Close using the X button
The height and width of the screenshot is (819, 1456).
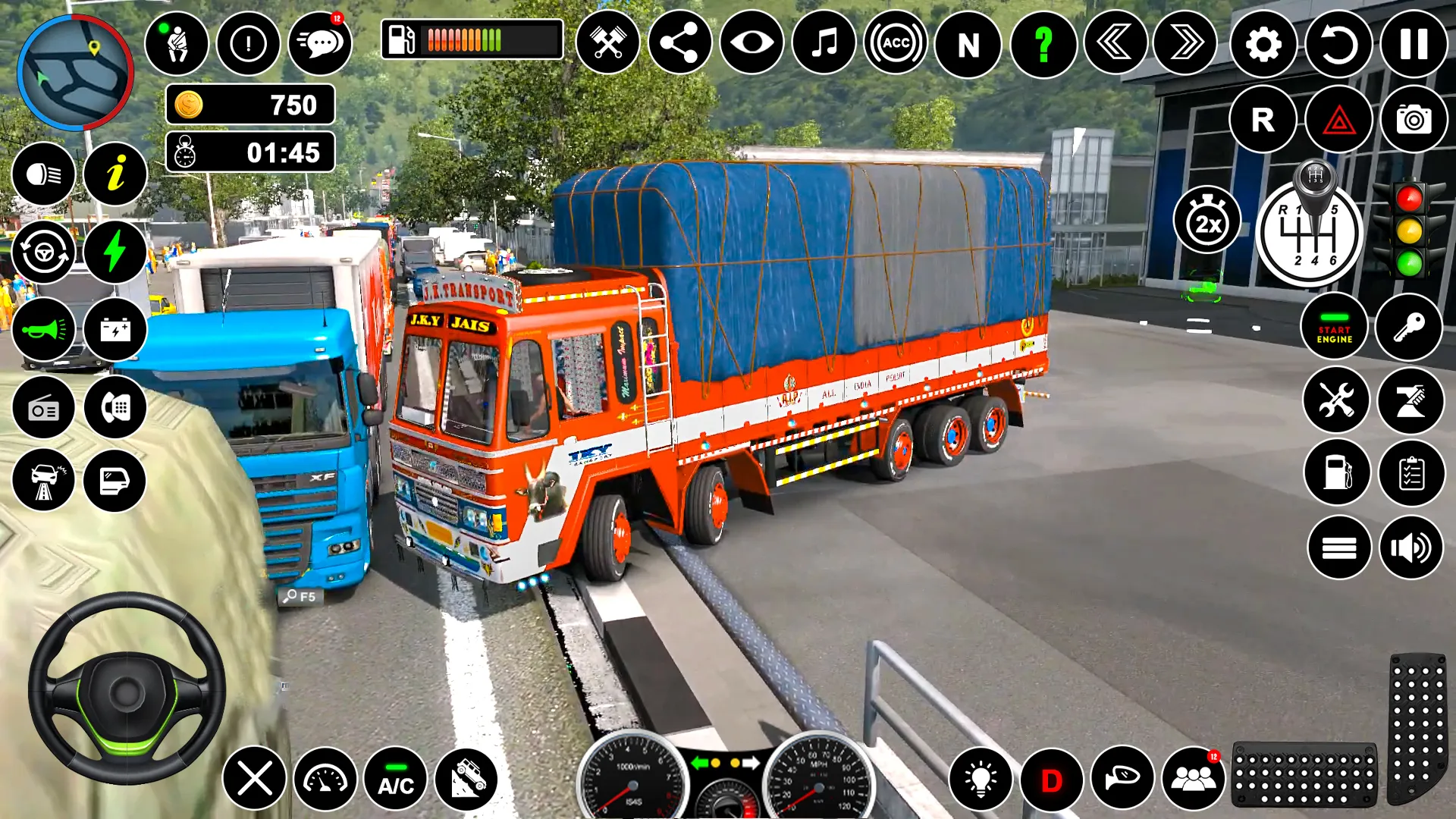(x=255, y=780)
